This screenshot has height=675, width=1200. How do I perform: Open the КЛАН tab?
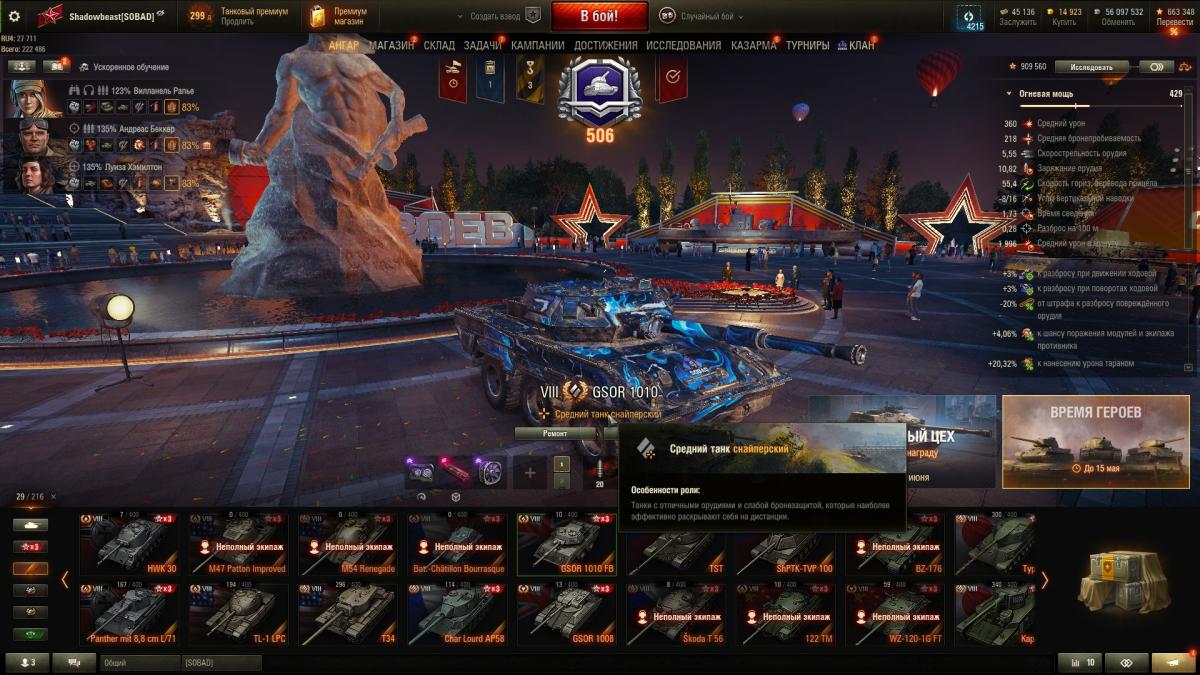coord(859,45)
